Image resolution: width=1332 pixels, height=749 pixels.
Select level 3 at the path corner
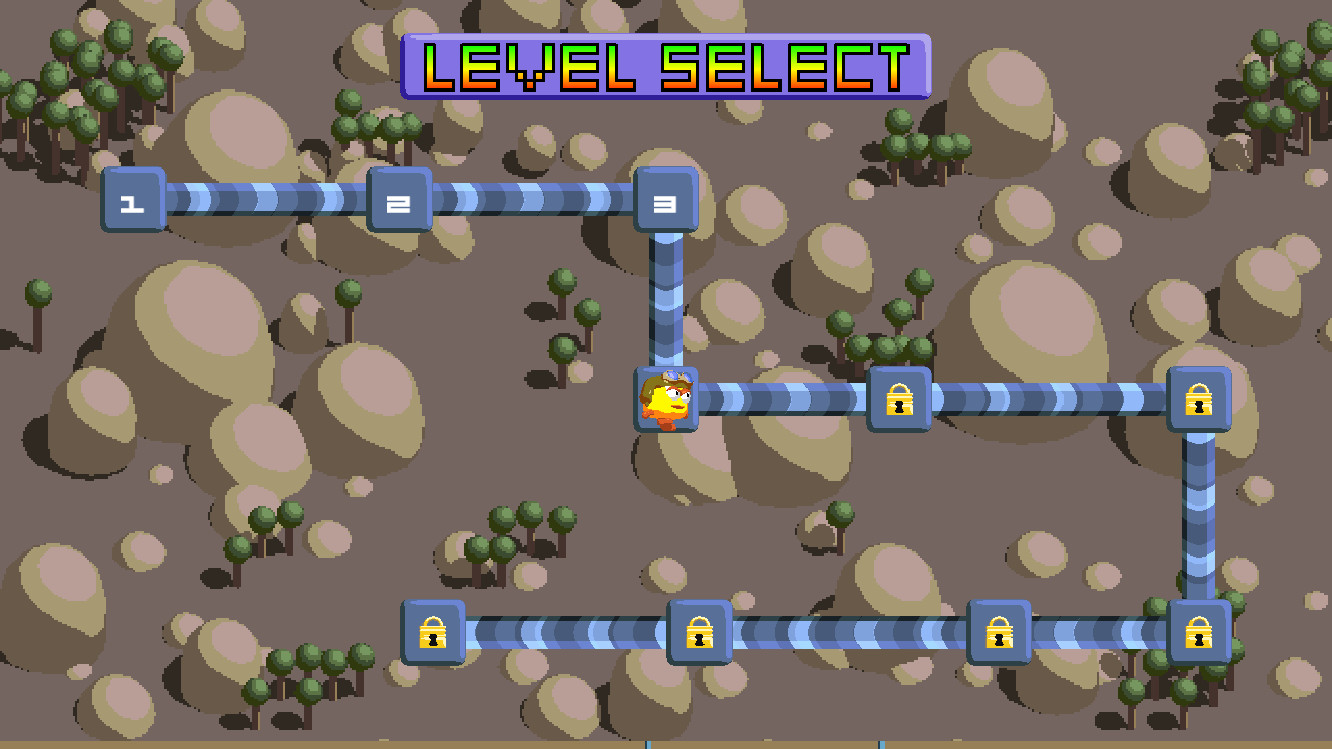(x=664, y=200)
